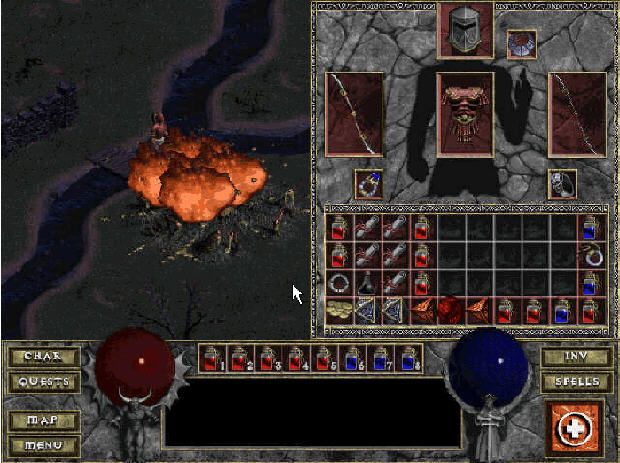Use the red potion in belt slot 1
Screen dimensions: 620x463
tap(212, 359)
